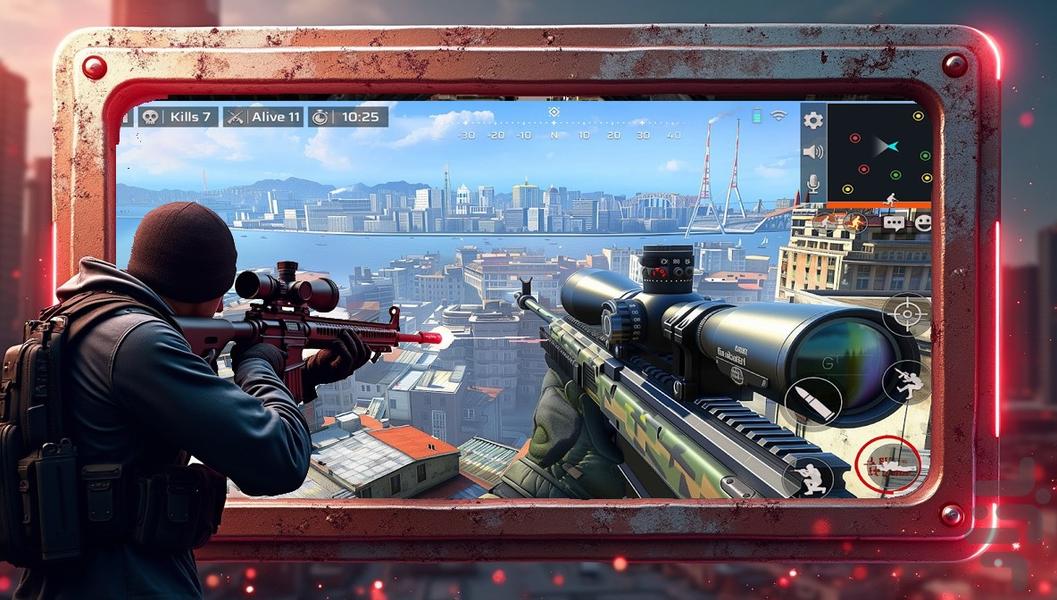Open the chat speech bubble
This screenshot has height=600, width=1057.
(893, 222)
